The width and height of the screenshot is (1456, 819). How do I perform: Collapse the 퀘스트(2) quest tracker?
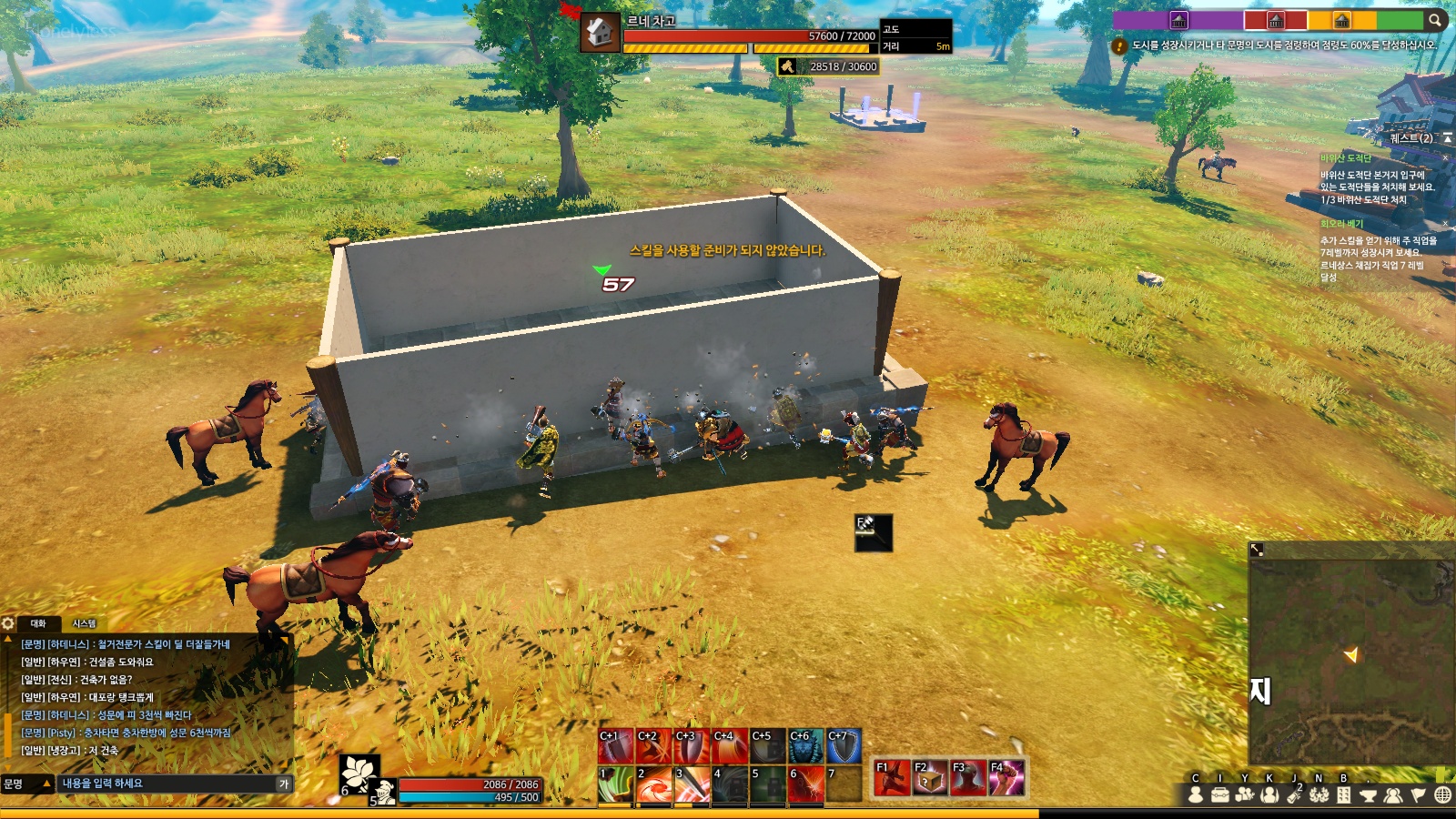tap(1447, 138)
